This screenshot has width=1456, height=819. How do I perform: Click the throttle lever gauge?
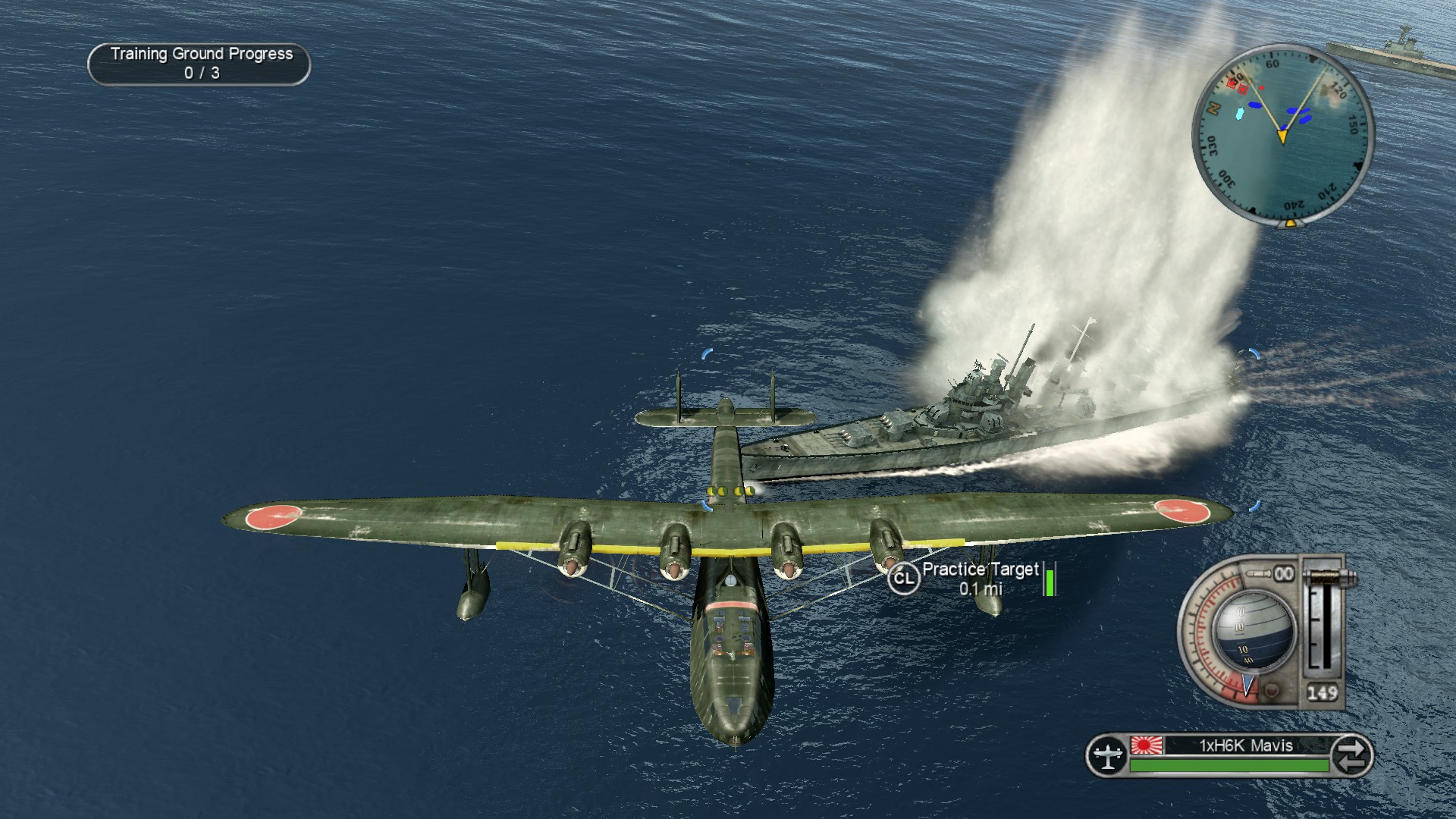[x=1323, y=622]
